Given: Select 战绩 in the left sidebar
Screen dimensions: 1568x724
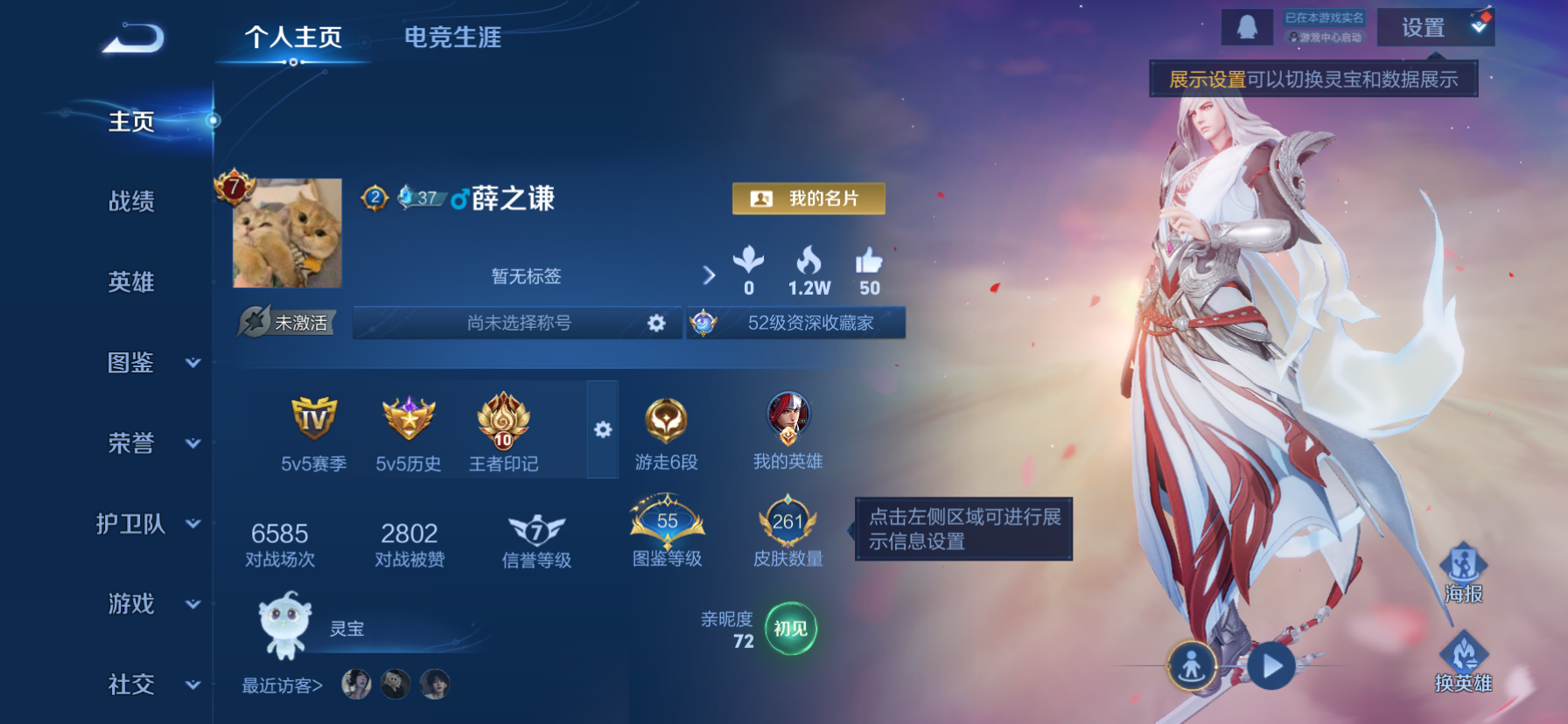Looking at the screenshot, I should (x=132, y=202).
